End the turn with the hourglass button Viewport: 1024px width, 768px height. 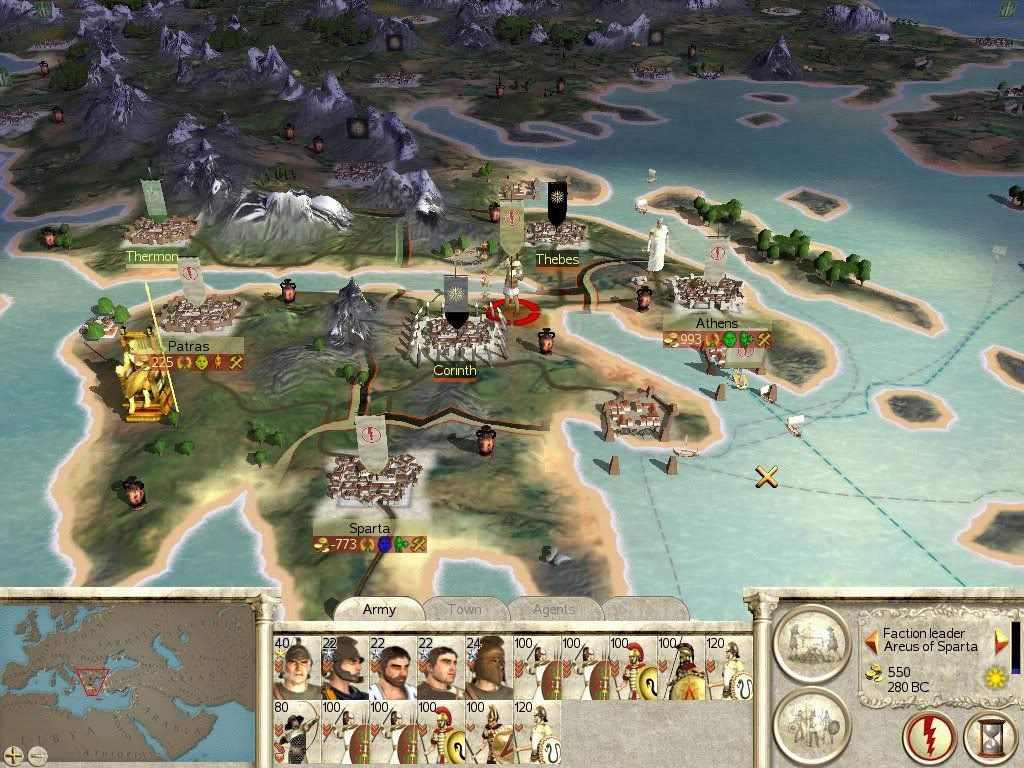[x=989, y=738]
